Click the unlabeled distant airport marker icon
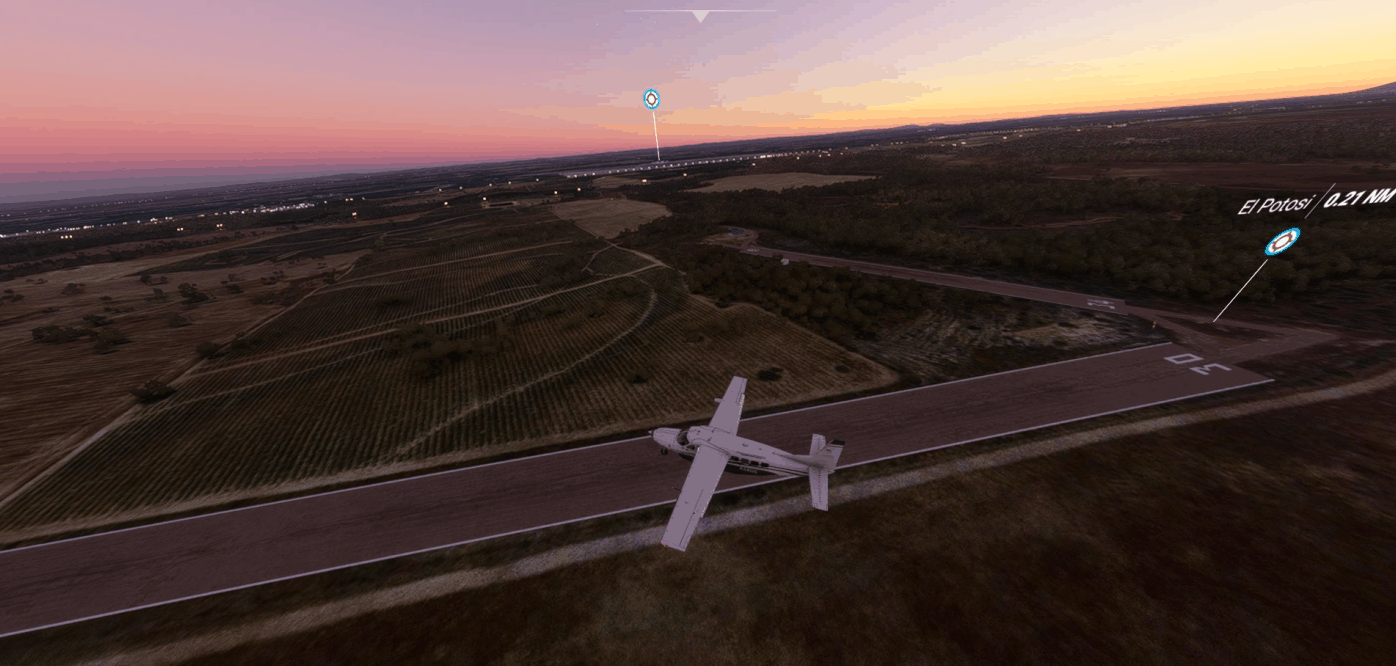This screenshot has height=666, width=1396. click(651, 98)
